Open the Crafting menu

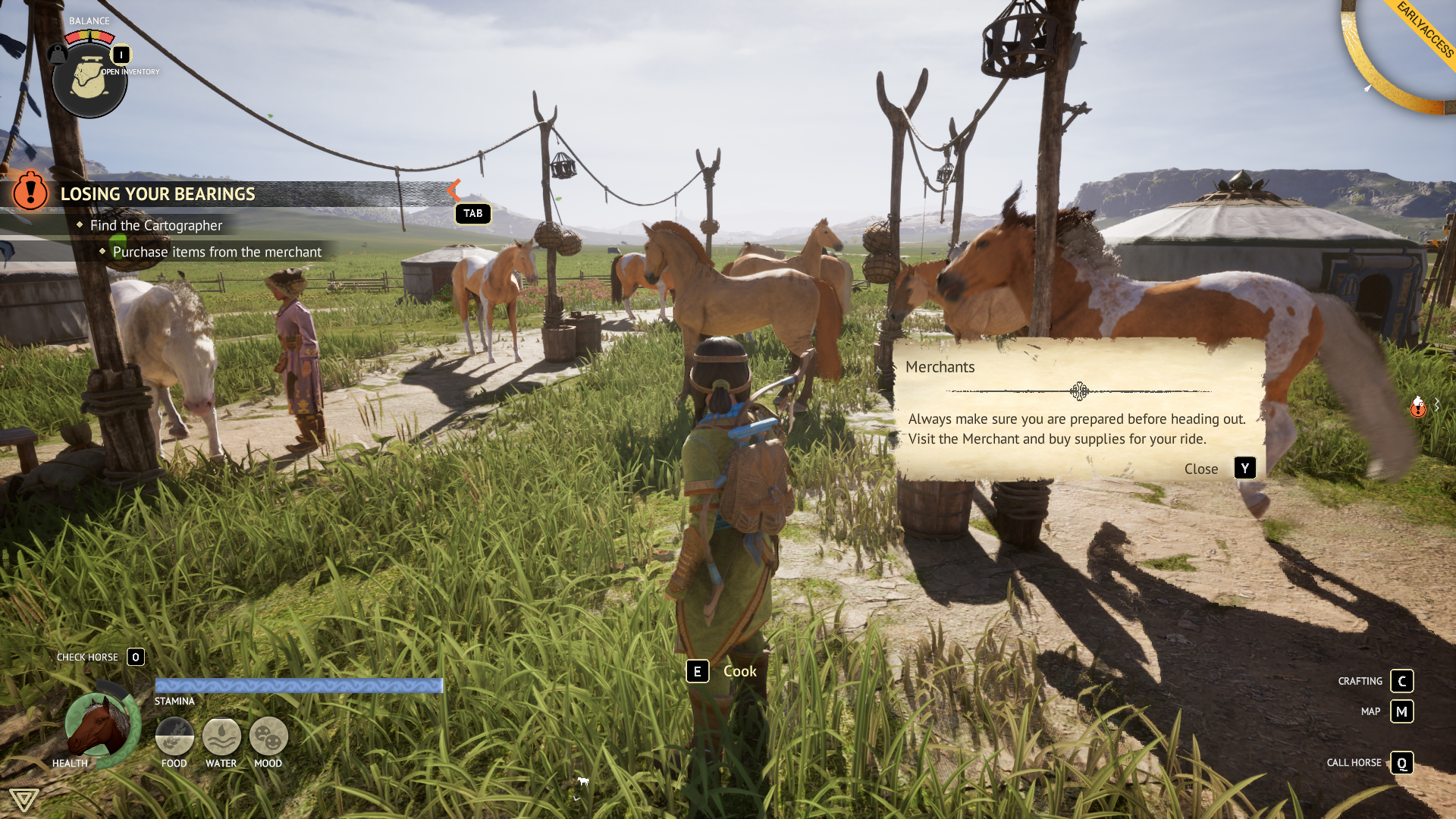click(x=1401, y=681)
